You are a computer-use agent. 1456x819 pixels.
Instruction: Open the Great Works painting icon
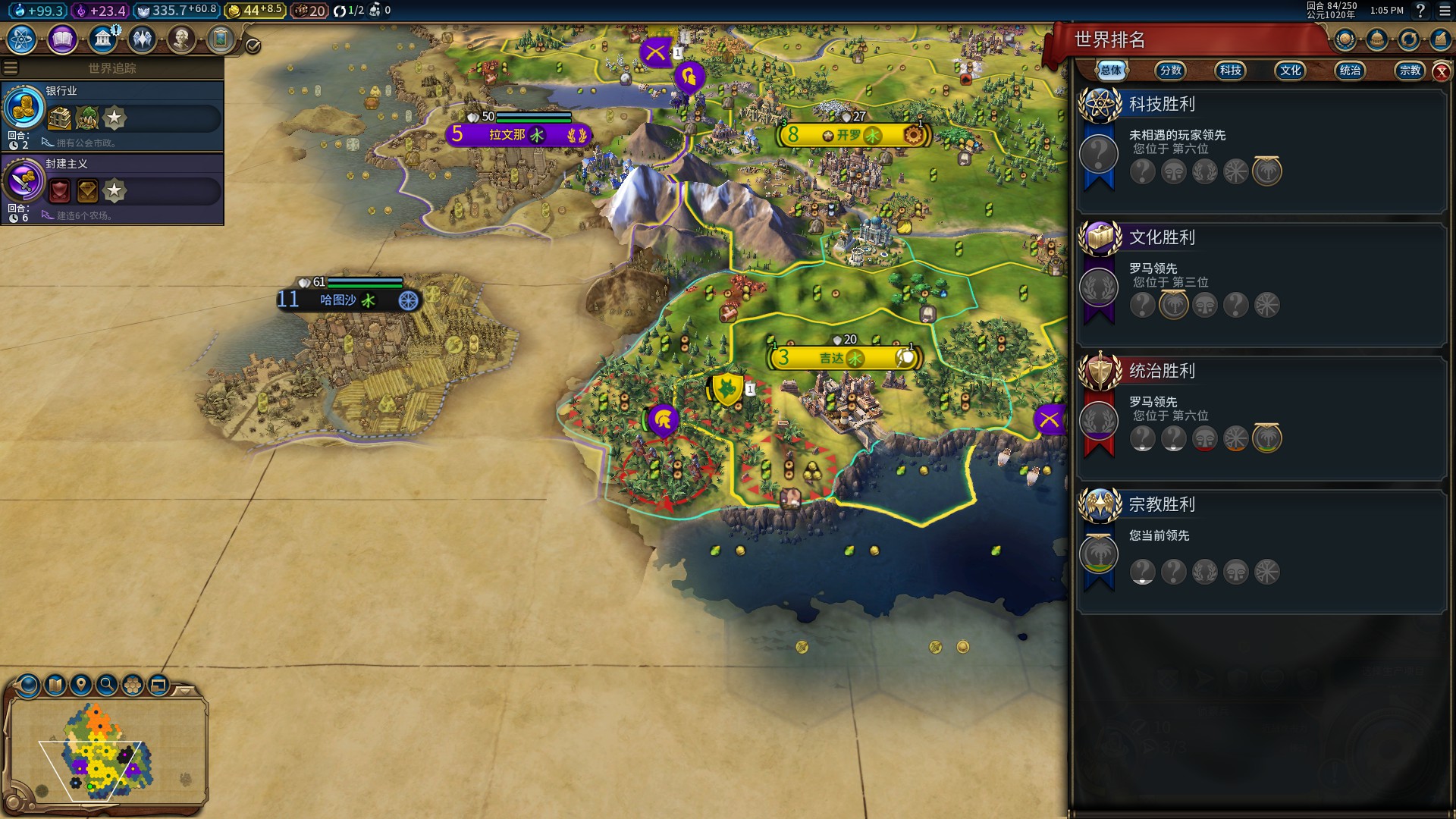(x=221, y=39)
